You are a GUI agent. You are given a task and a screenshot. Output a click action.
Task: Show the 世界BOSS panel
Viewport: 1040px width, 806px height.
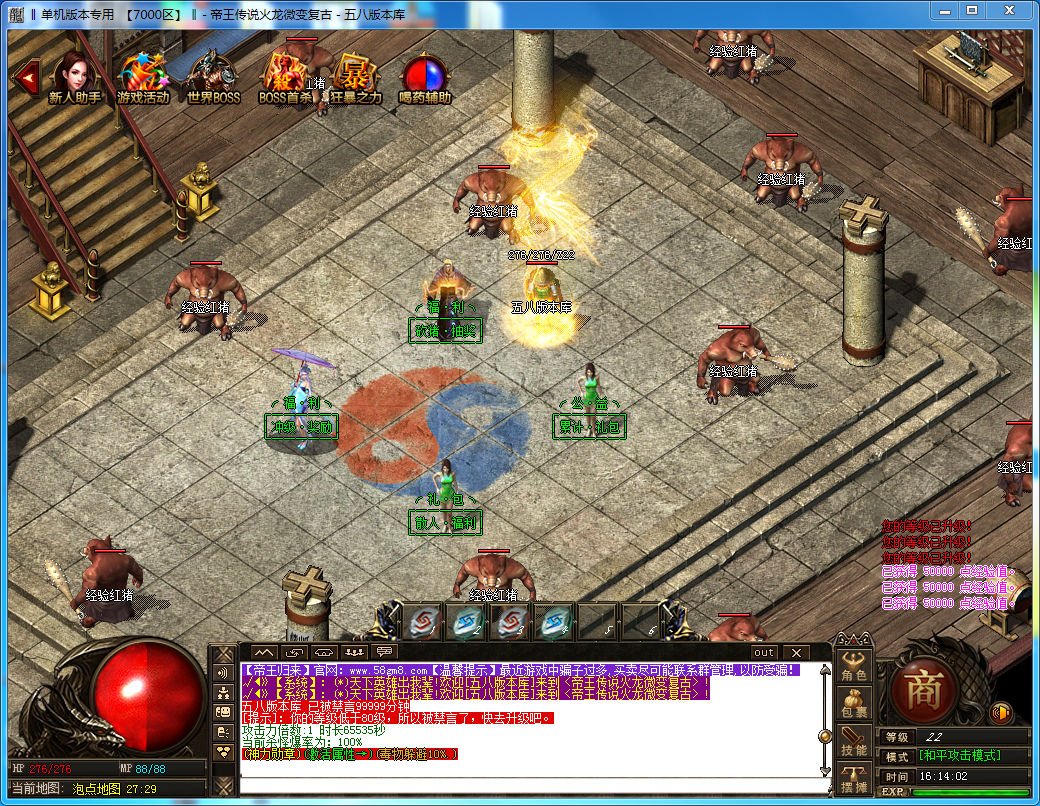click(213, 76)
